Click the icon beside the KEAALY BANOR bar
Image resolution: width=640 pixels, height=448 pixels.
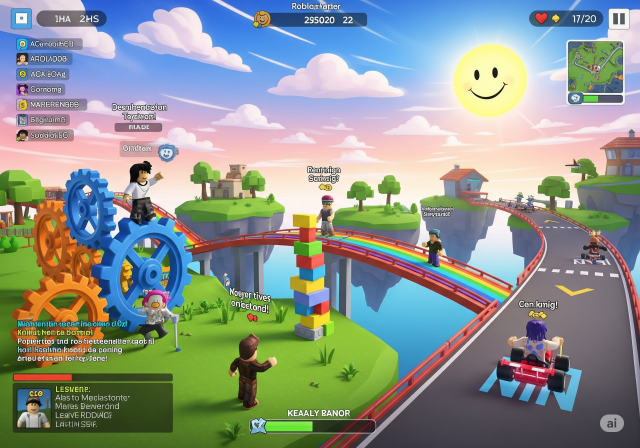click(x=257, y=425)
